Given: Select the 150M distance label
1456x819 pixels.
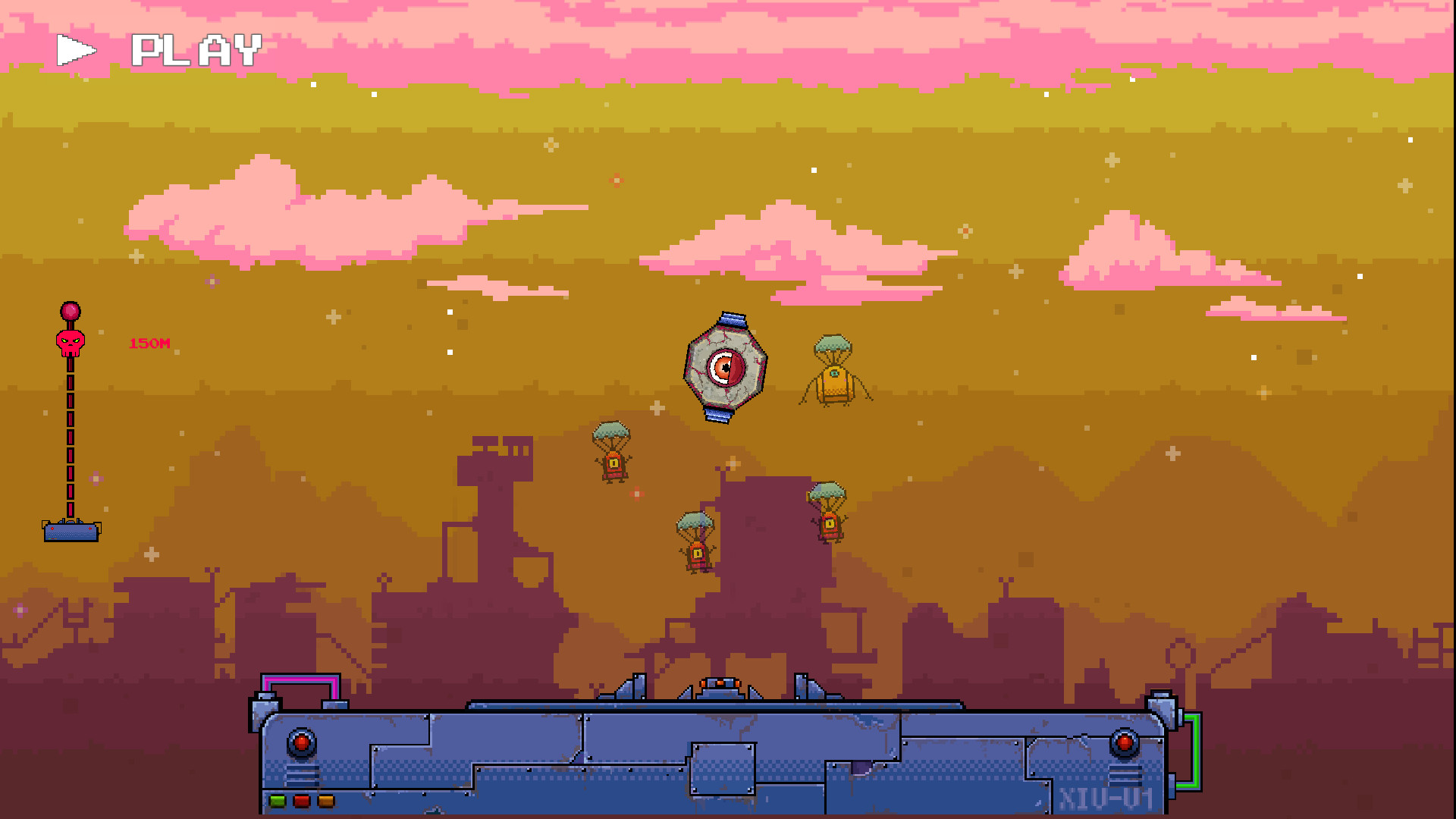Looking at the screenshot, I should 149,341.
